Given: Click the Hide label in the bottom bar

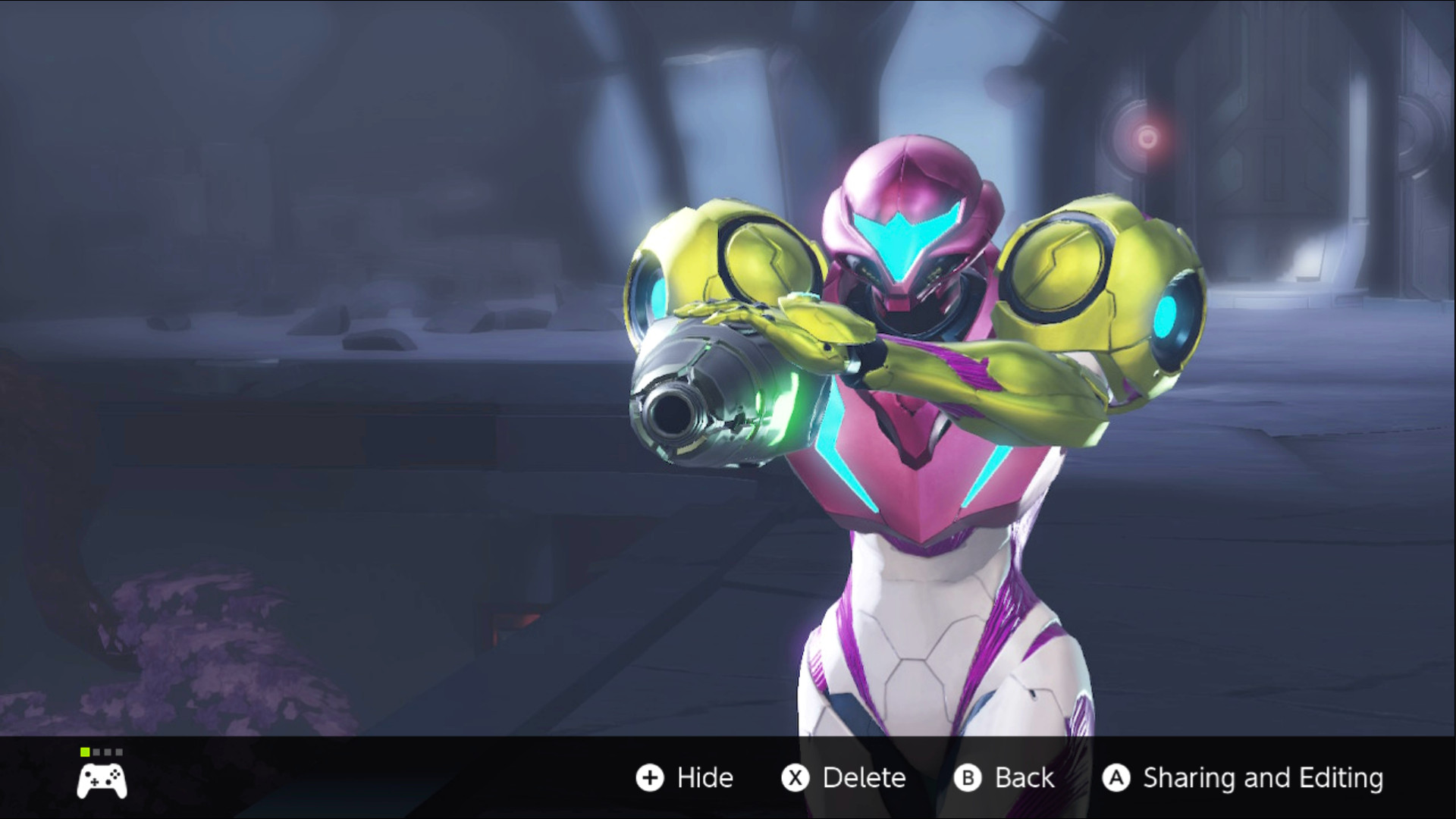Looking at the screenshot, I should [x=704, y=778].
